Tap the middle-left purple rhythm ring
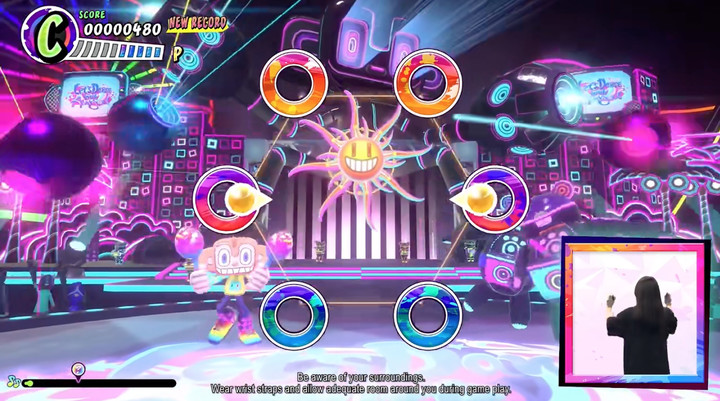This screenshot has height=401, width=720. tap(227, 199)
